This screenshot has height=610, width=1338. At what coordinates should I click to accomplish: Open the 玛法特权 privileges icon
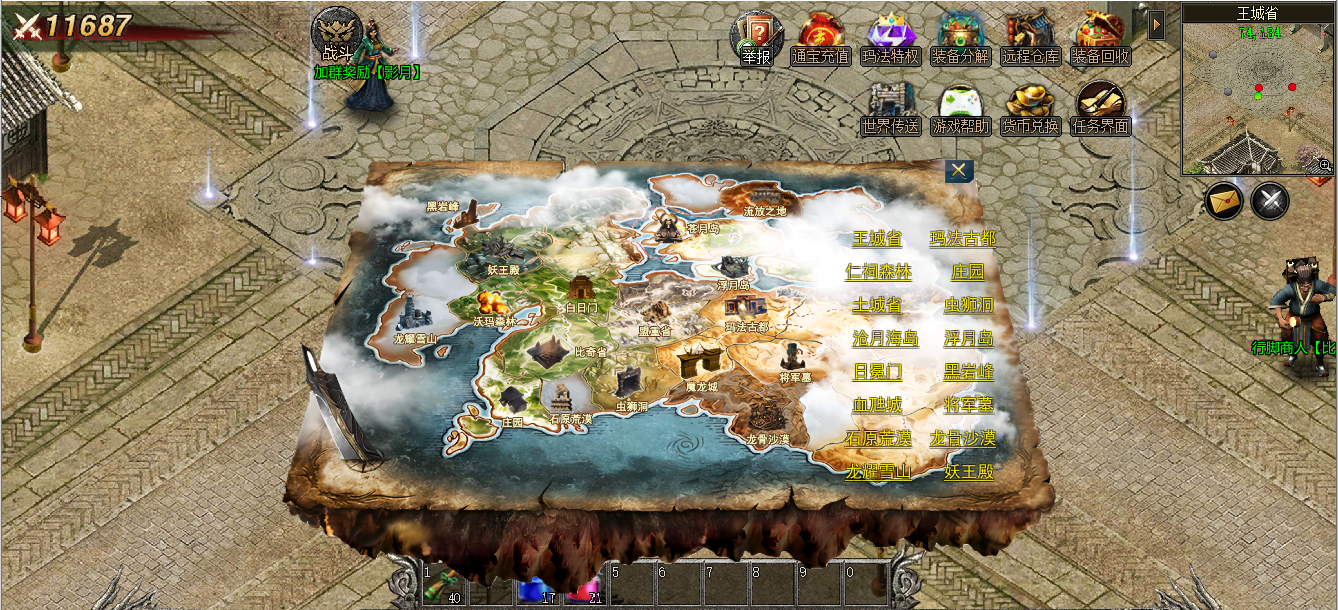[x=890, y=38]
